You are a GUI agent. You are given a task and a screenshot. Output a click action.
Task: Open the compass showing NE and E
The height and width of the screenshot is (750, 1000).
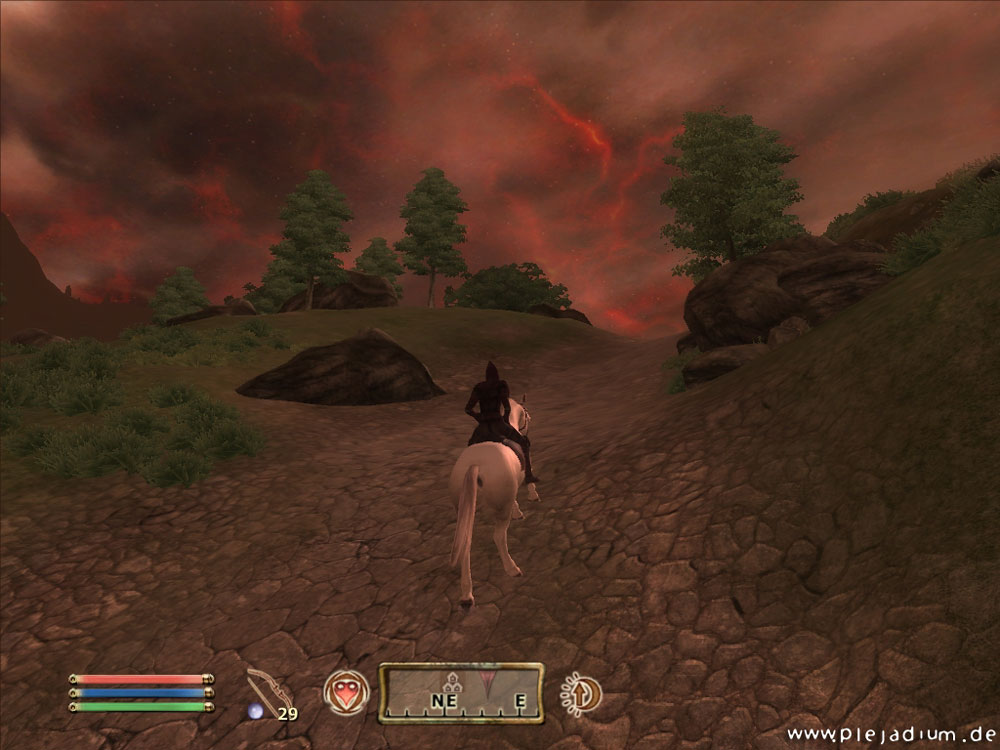coord(461,693)
